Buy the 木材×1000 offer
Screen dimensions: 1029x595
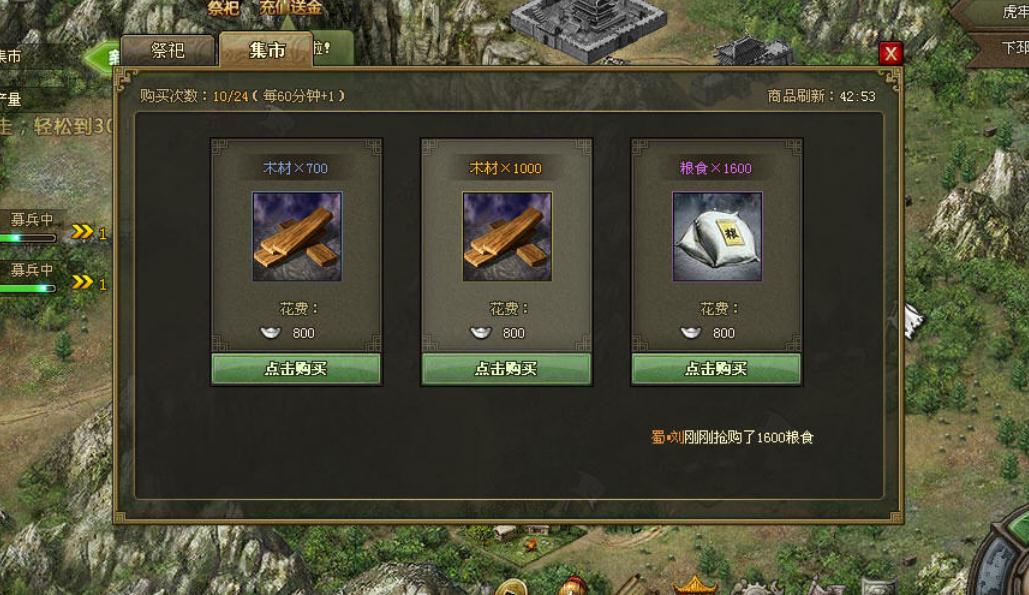(x=506, y=369)
